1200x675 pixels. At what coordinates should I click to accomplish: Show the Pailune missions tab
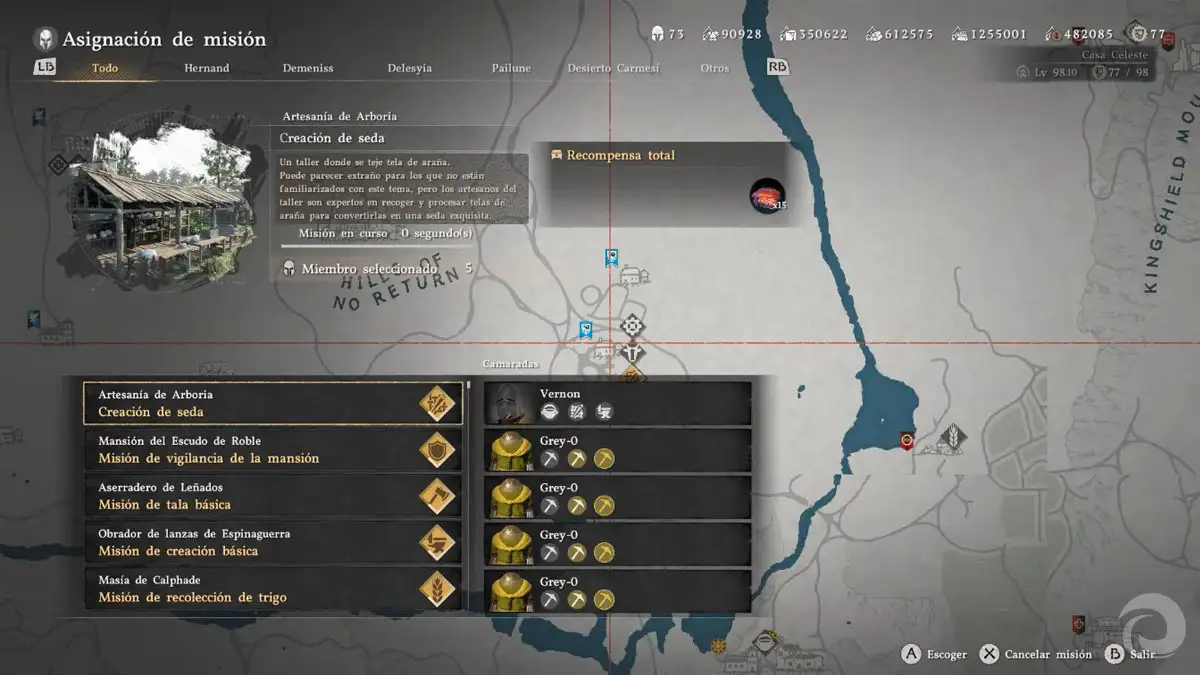click(x=511, y=68)
